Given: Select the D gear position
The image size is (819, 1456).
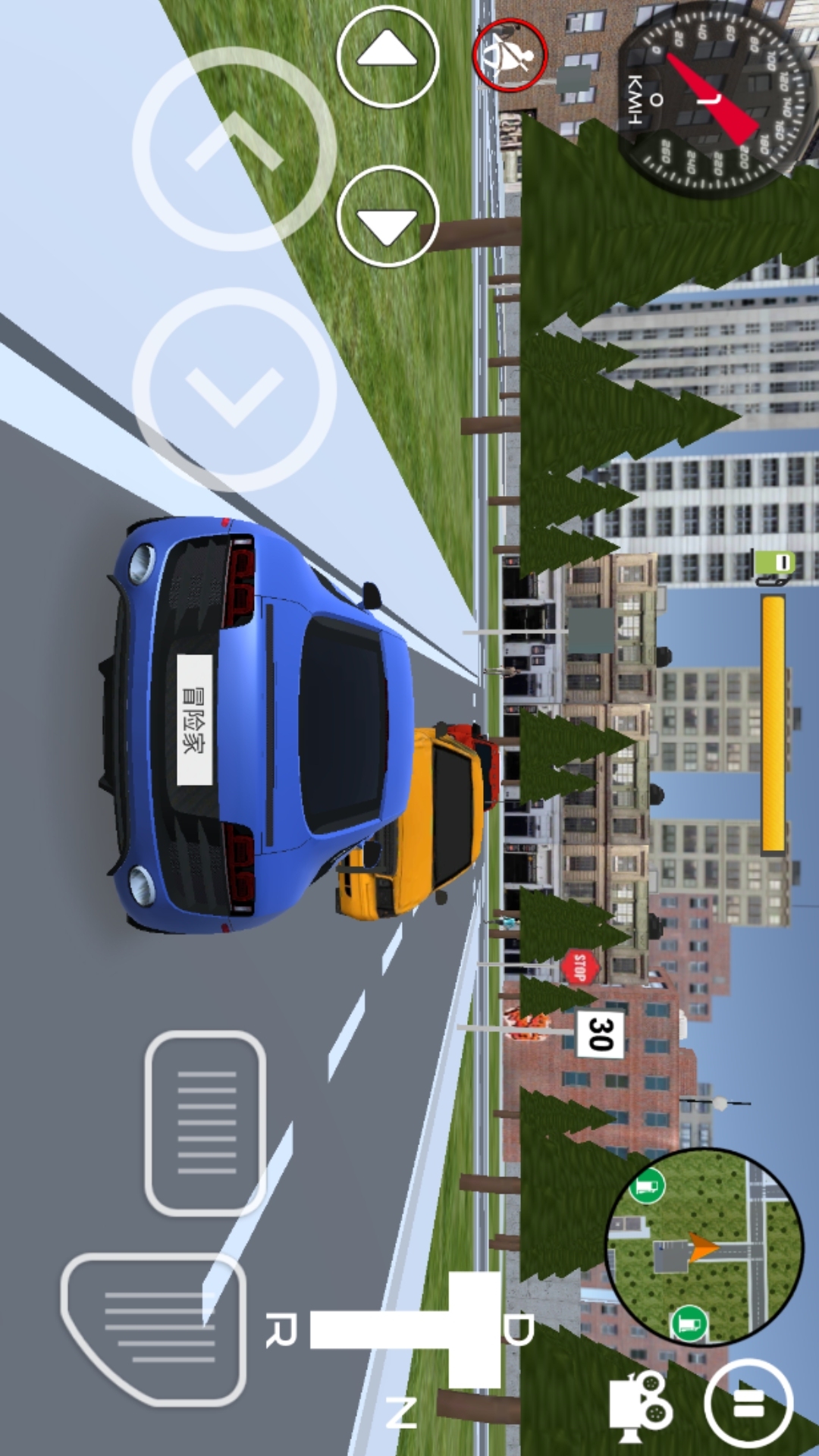Looking at the screenshot, I should [519, 1329].
